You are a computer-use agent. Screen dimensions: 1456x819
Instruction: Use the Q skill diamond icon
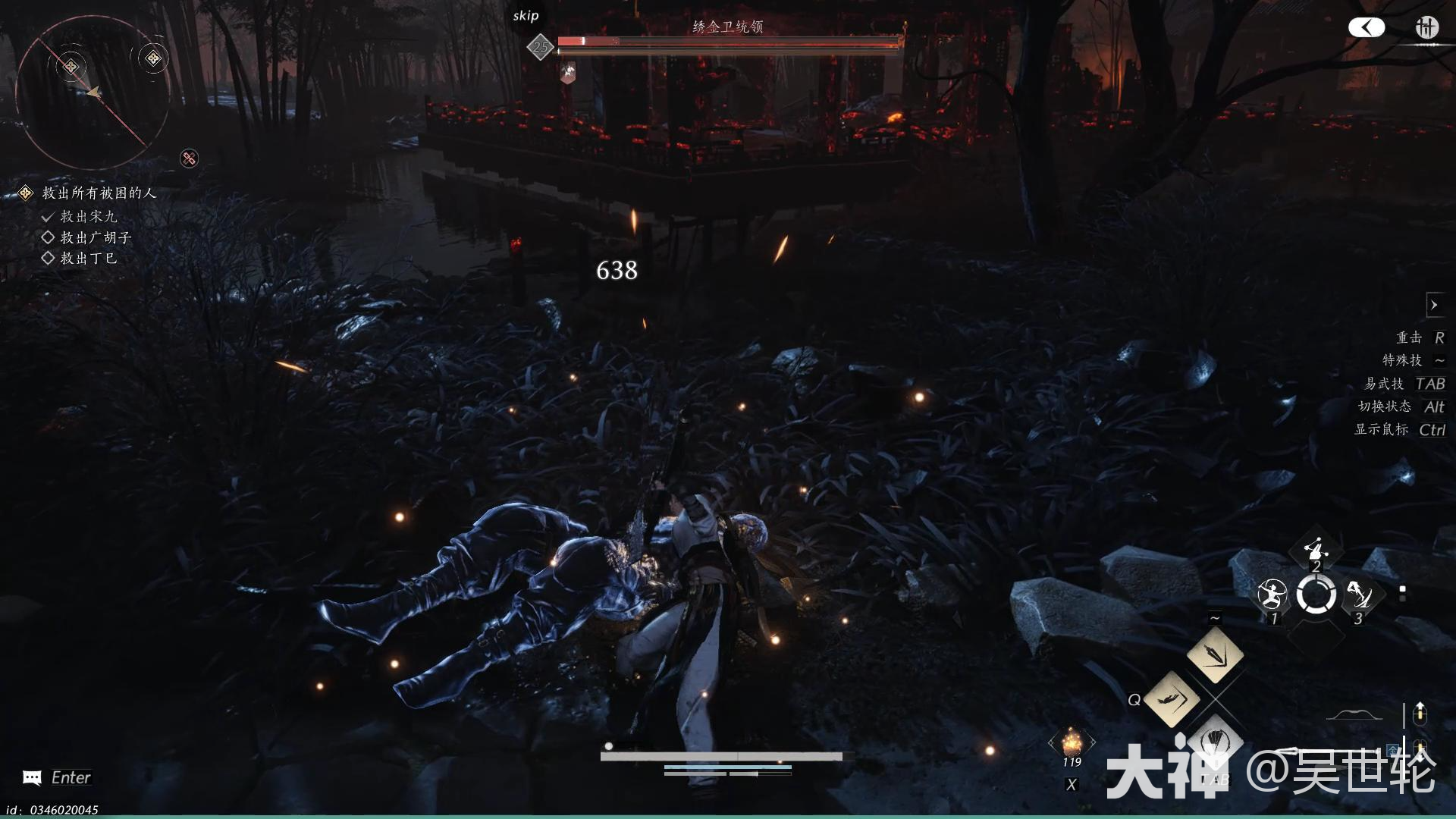(1172, 698)
